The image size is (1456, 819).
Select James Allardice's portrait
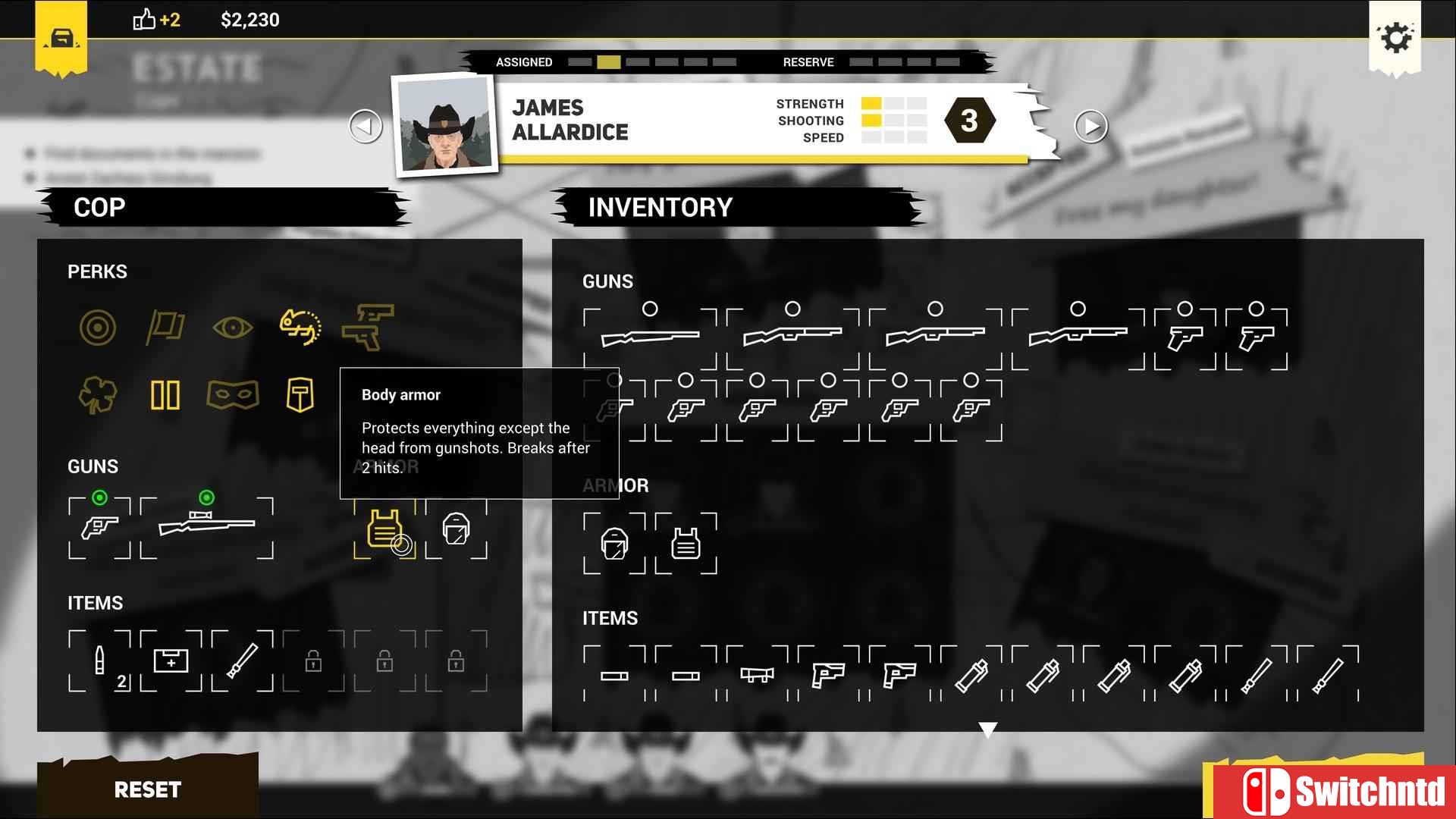445,125
